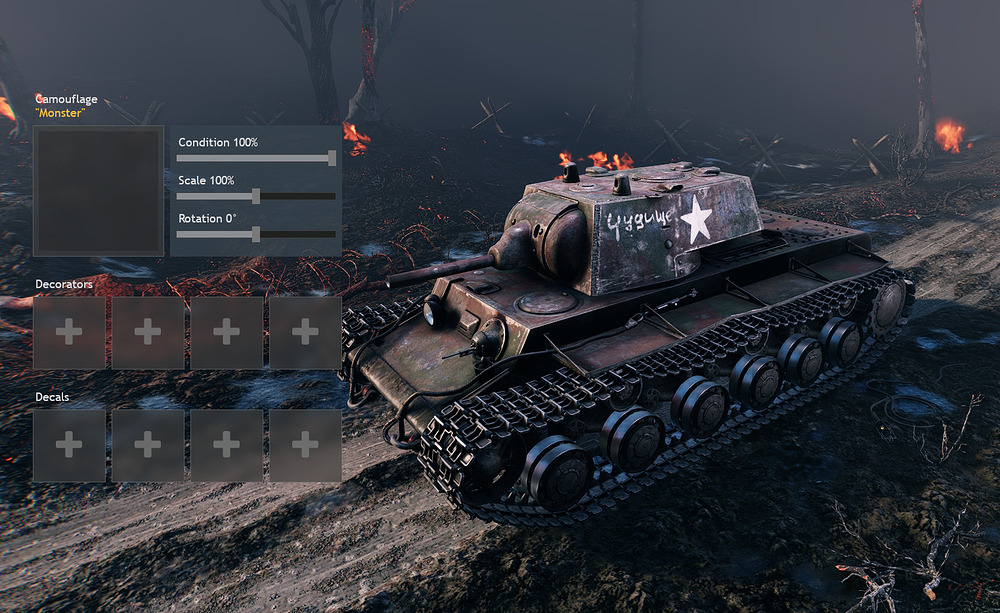
Task: Adjust the Scale 100% slider
Action: tap(255, 196)
